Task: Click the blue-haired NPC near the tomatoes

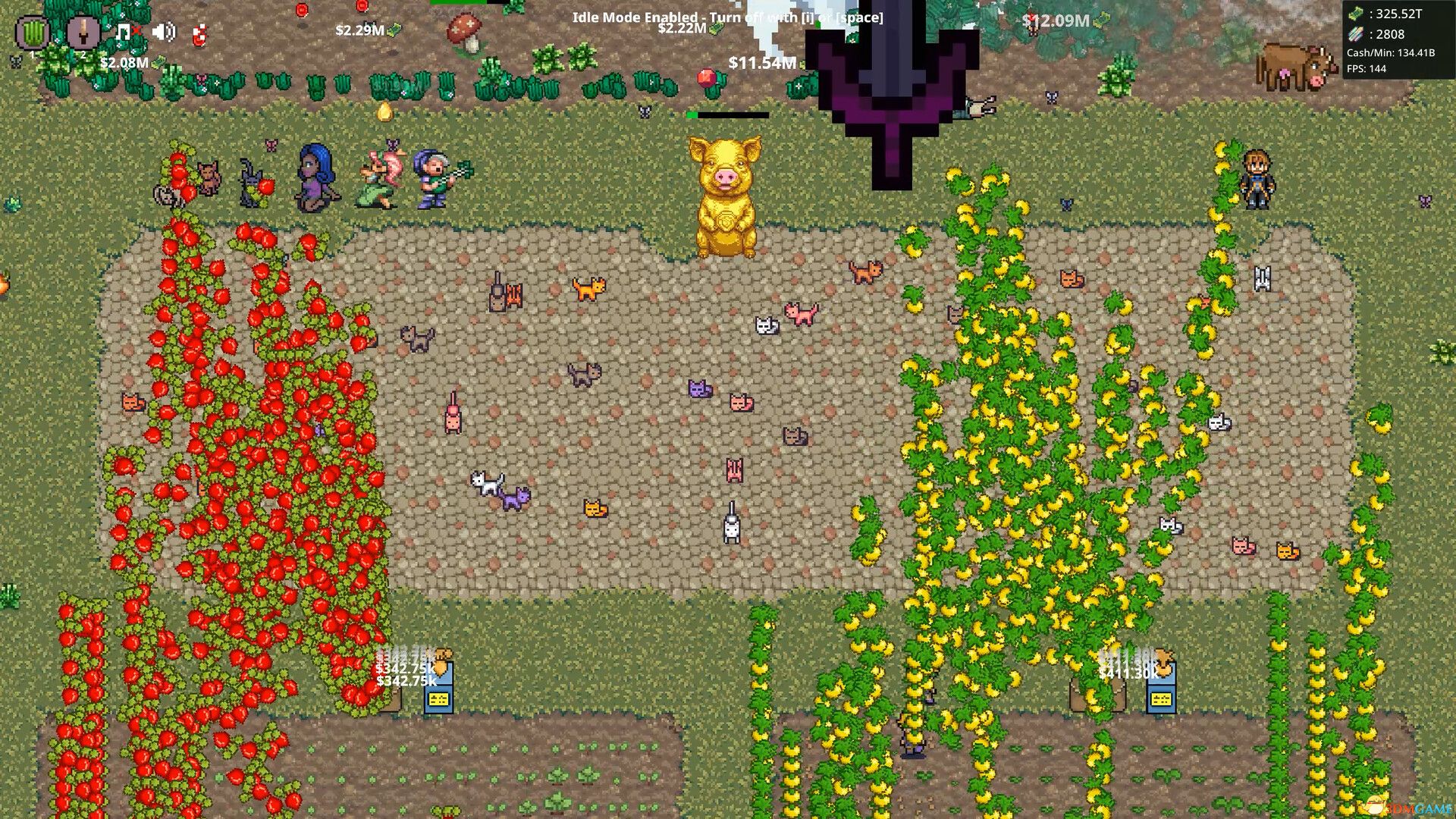Action: (x=313, y=176)
